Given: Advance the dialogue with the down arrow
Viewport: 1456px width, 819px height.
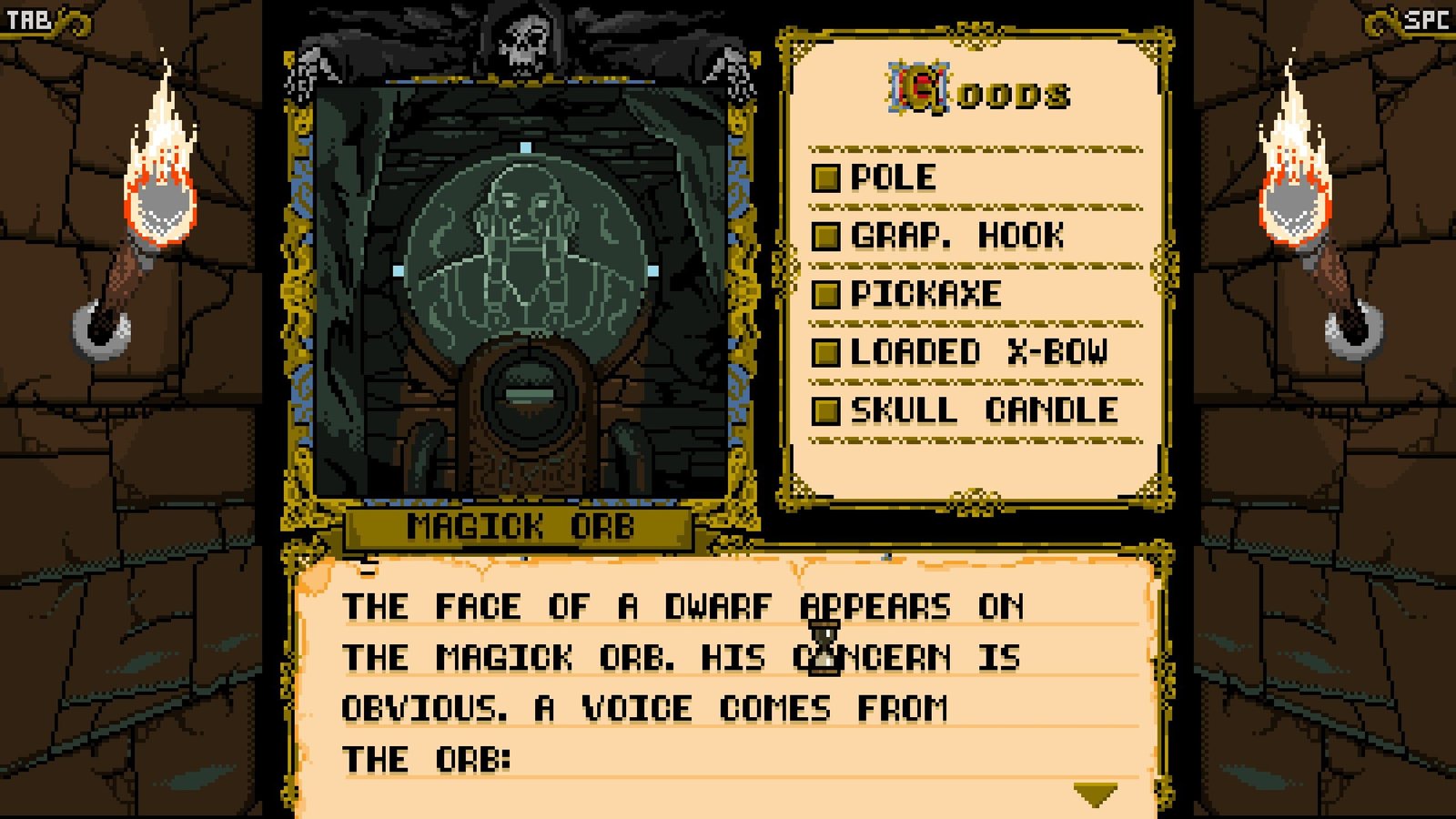Looking at the screenshot, I should (x=1095, y=795).
